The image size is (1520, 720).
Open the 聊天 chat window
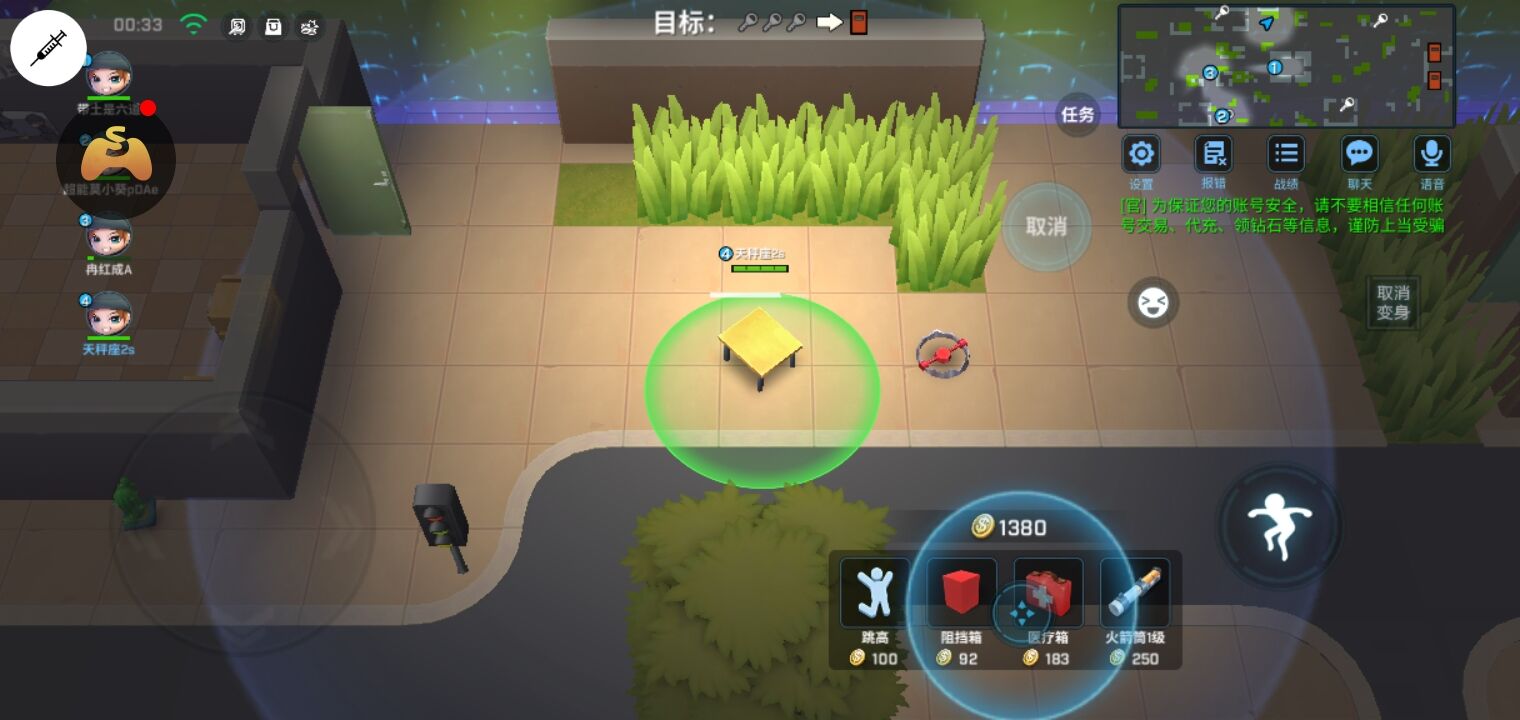tap(1359, 153)
